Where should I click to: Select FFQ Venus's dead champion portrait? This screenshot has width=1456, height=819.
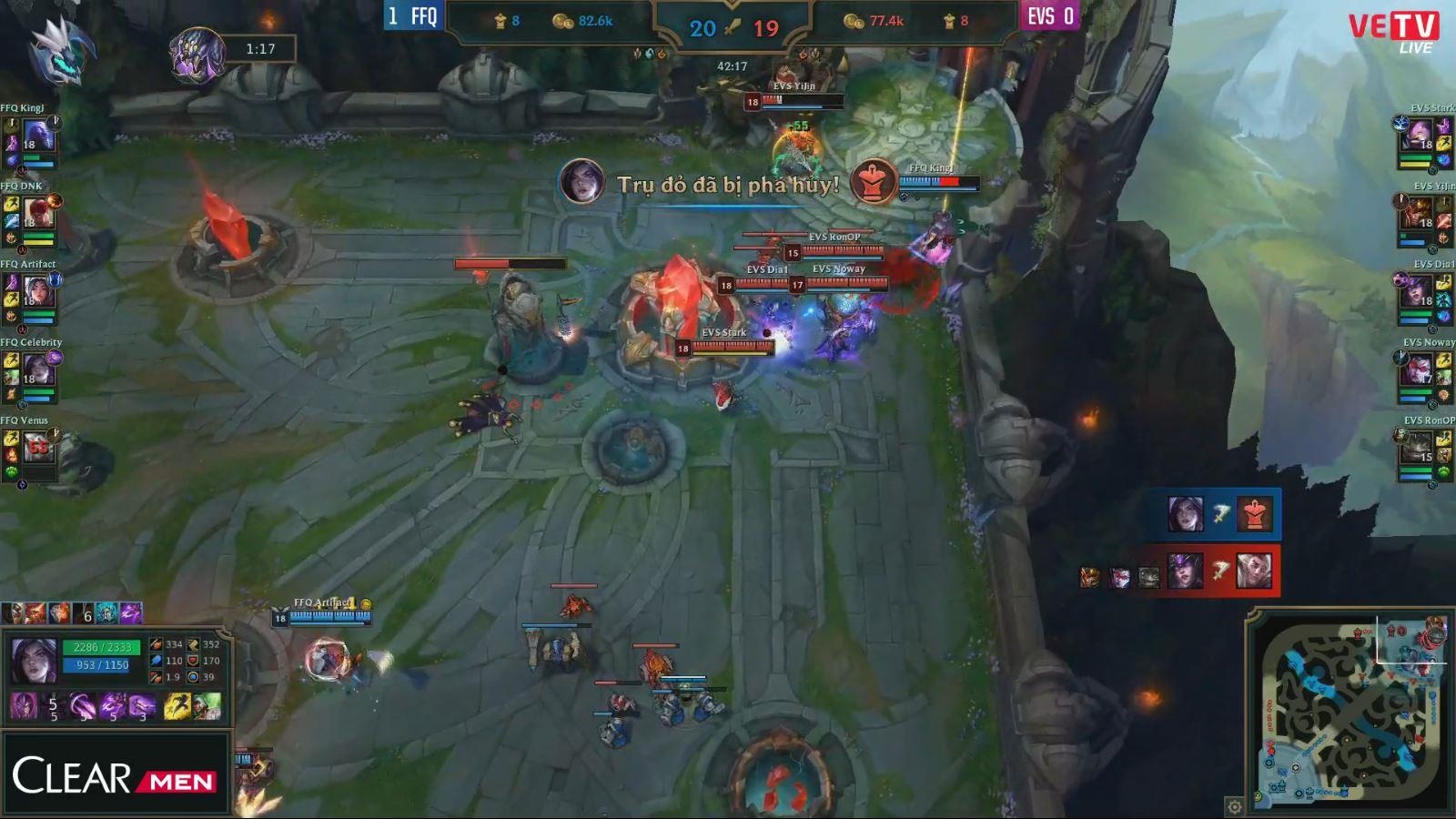(x=38, y=449)
